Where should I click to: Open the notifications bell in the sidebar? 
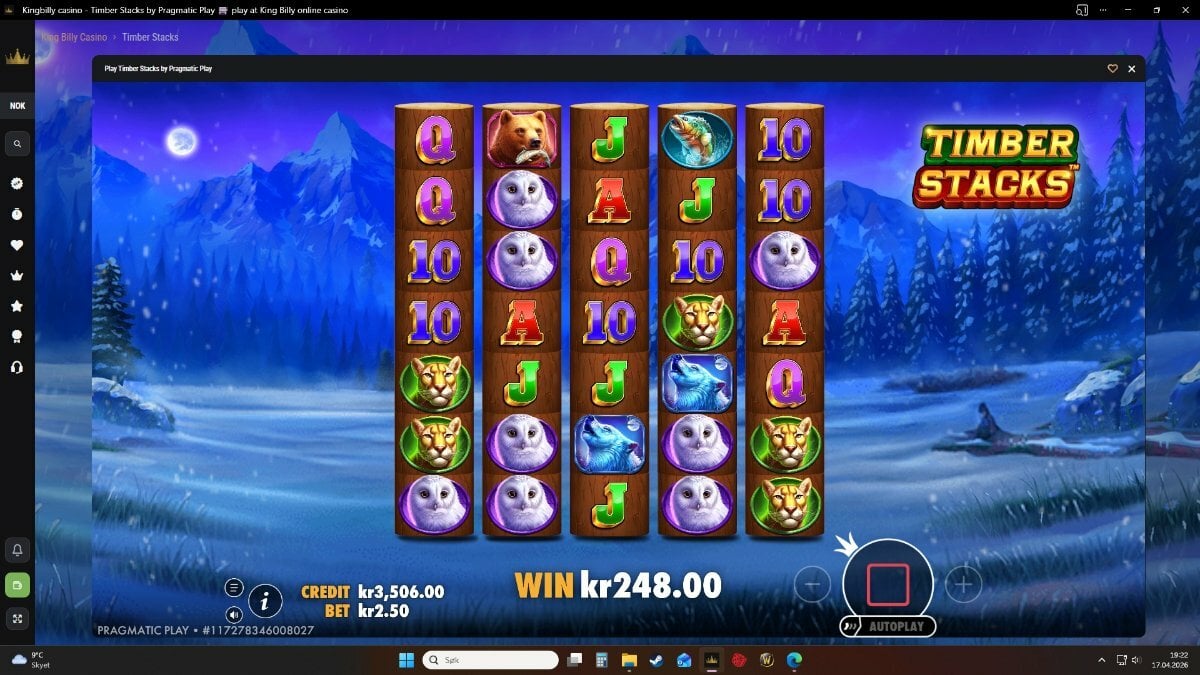pos(17,550)
